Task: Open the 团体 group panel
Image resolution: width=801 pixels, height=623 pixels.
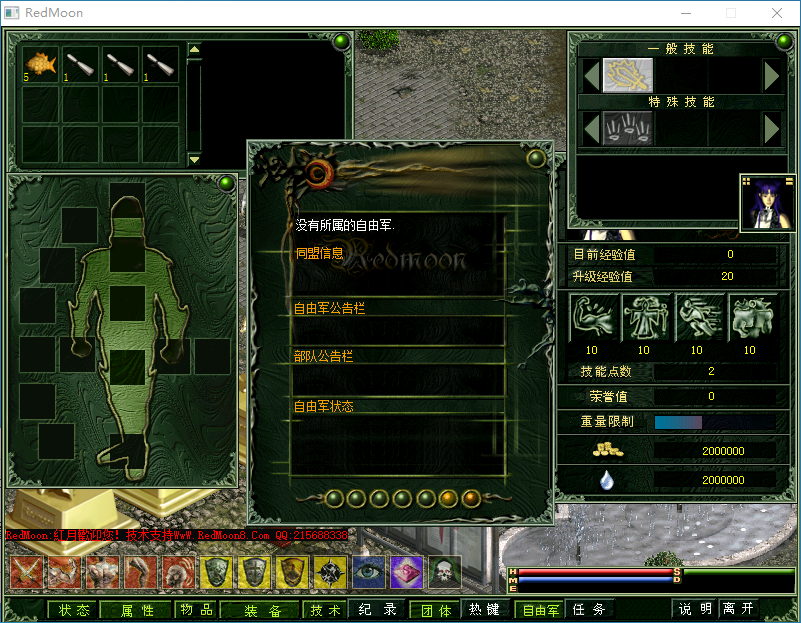Action: (435, 610)
